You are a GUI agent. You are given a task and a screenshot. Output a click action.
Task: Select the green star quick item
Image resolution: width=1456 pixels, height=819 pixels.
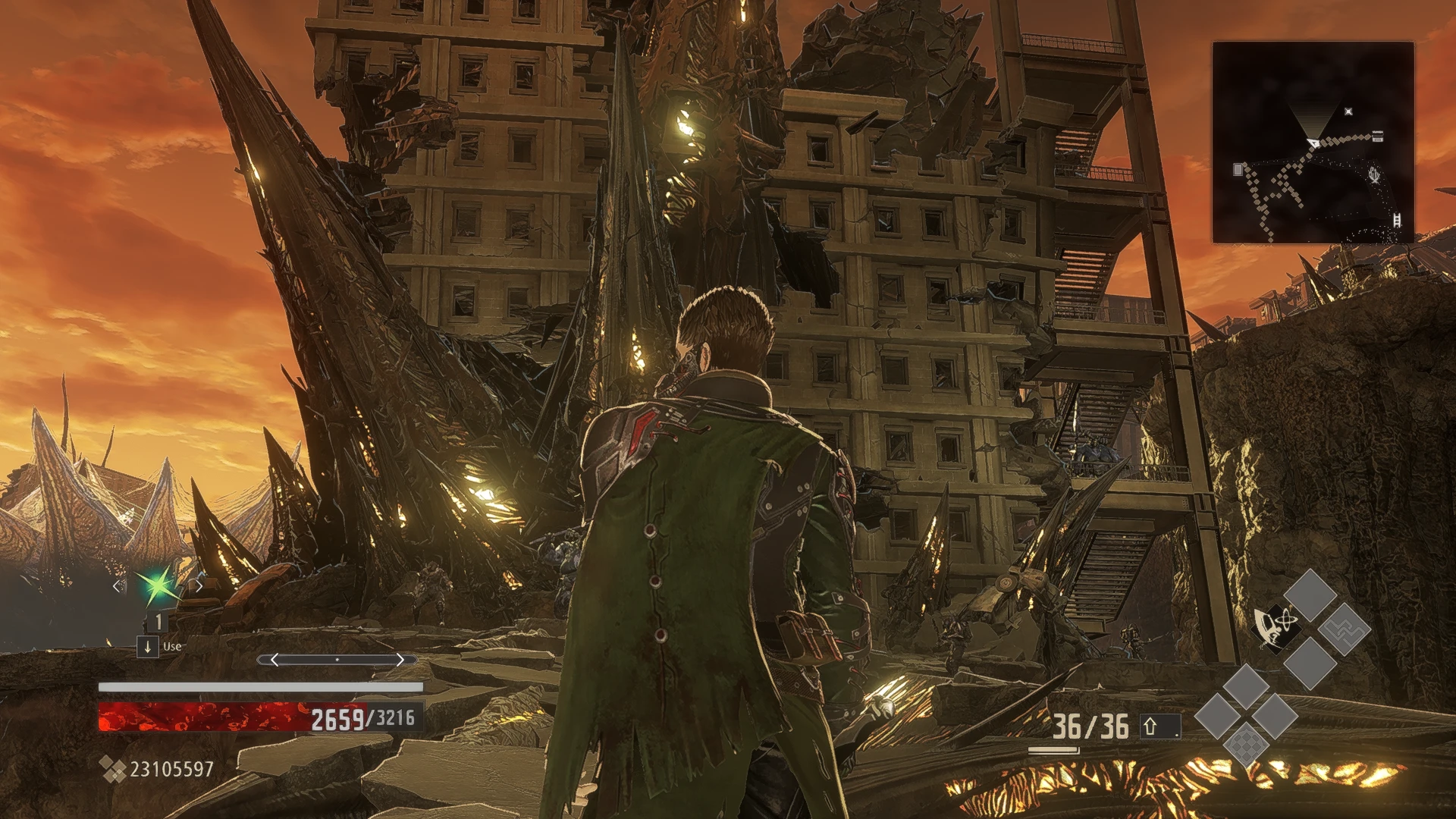click(x=158, y=585)
